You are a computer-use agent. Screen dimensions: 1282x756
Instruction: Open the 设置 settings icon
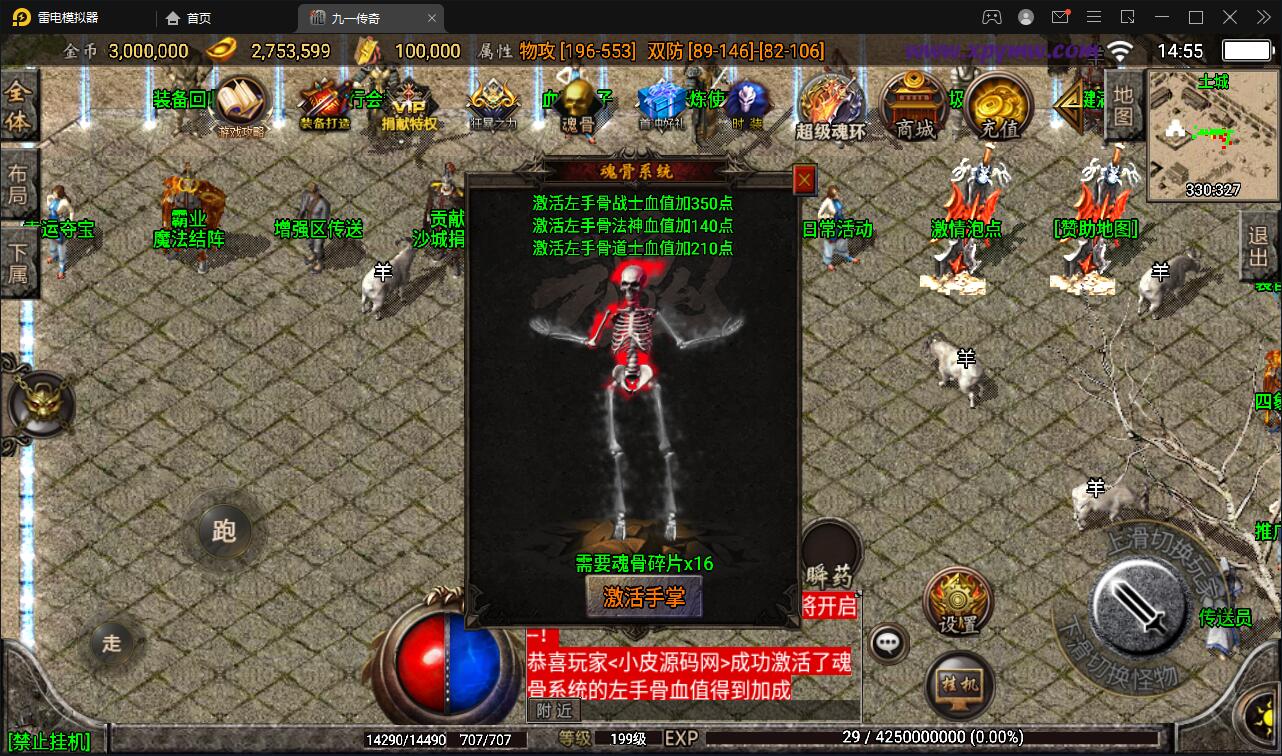click(957, 600)
